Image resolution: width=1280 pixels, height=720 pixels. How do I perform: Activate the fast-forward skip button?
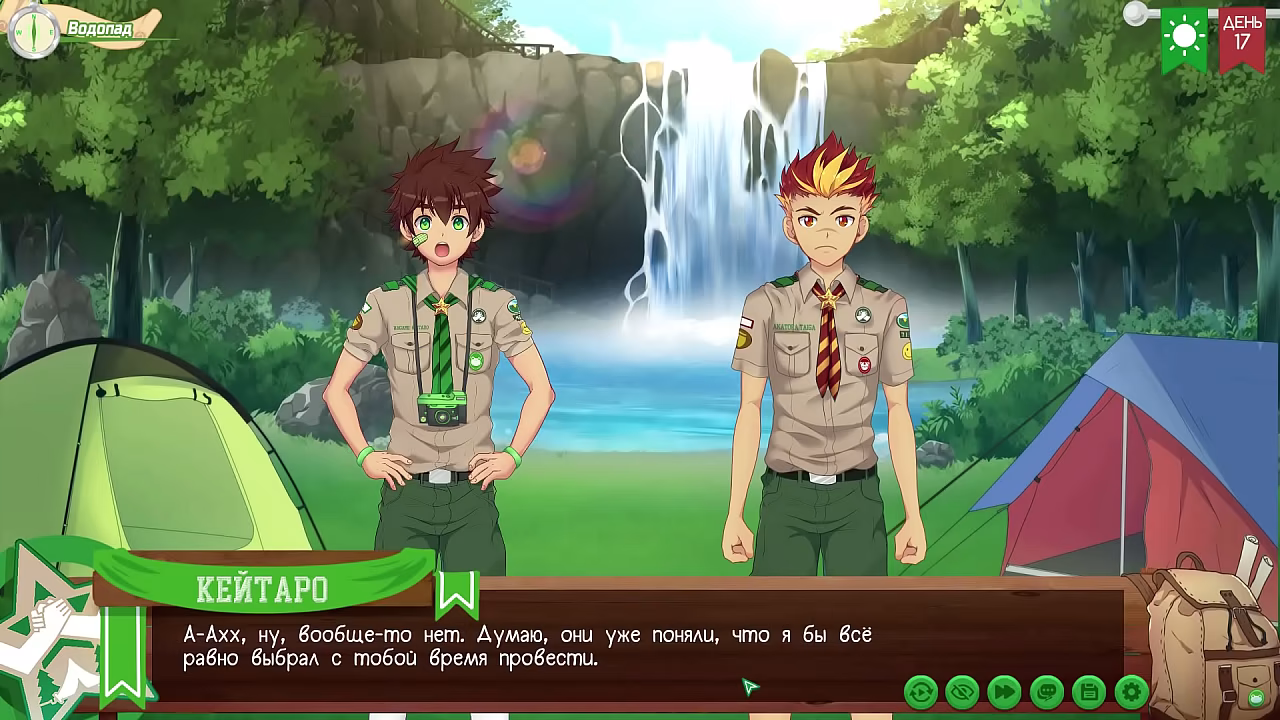[1004, 691]
